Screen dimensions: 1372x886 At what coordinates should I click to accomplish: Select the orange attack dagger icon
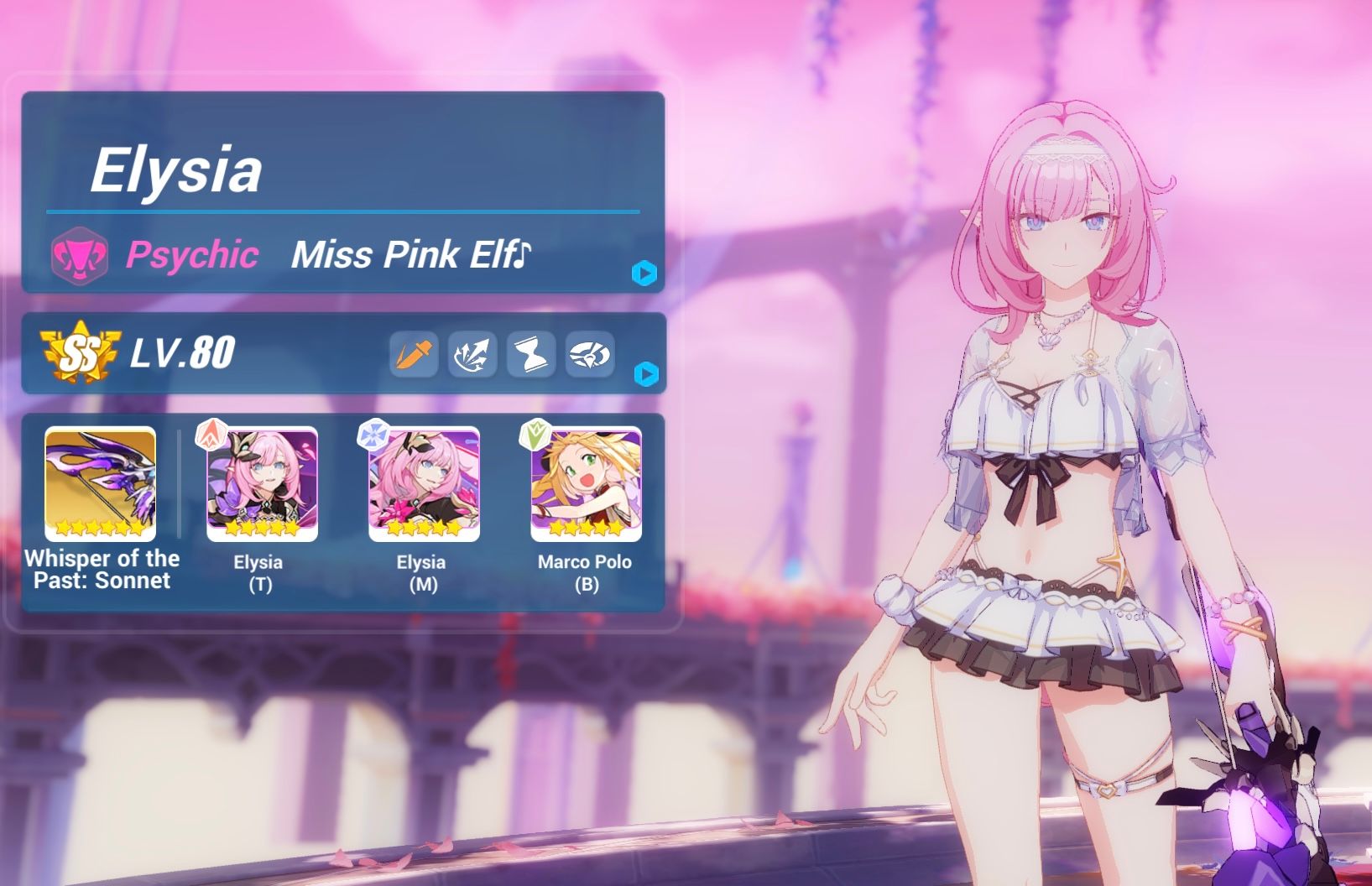pos(412,354)
